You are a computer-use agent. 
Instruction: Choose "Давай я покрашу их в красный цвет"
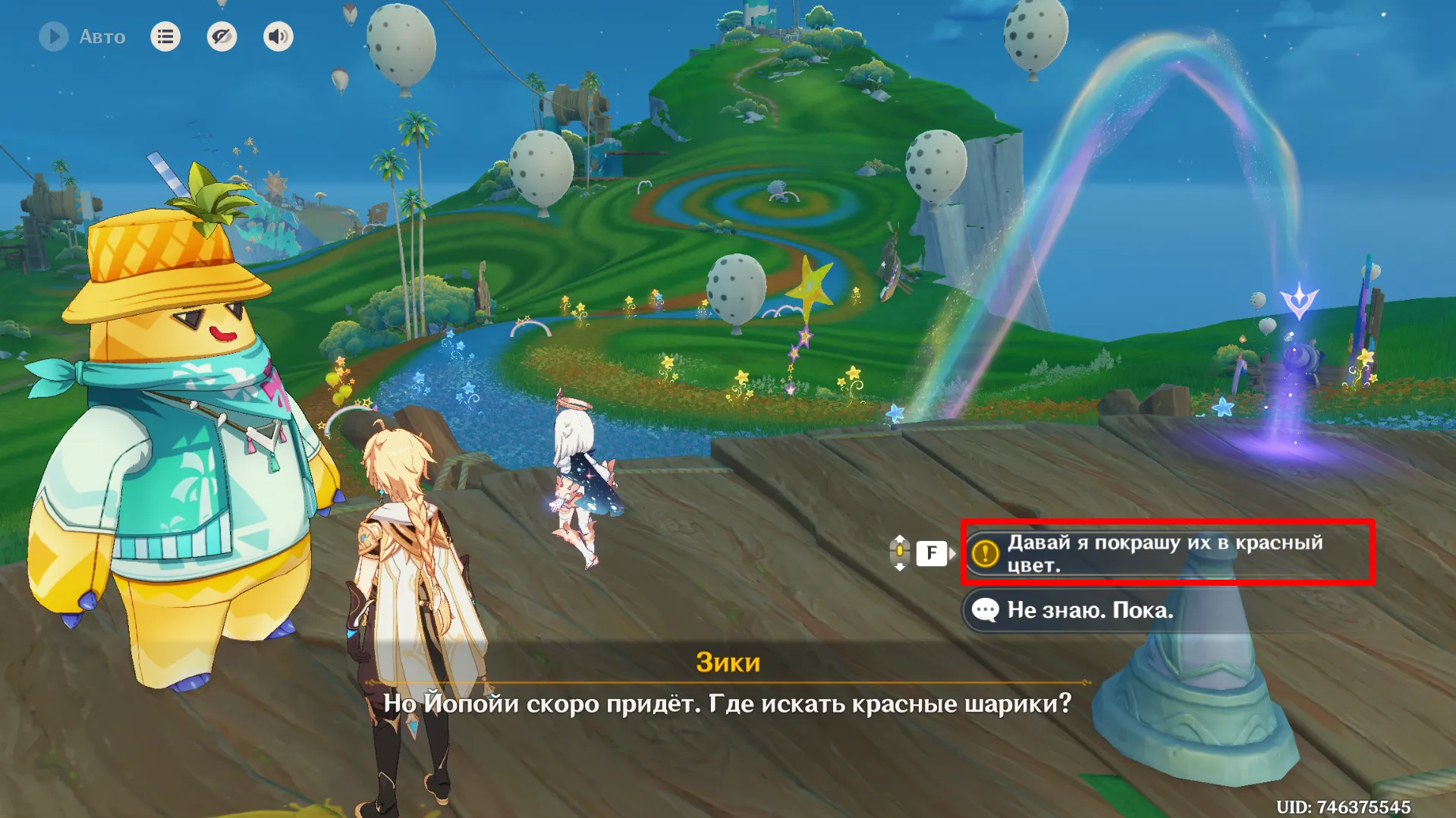pyautogui.click(x=1166, y=553)
